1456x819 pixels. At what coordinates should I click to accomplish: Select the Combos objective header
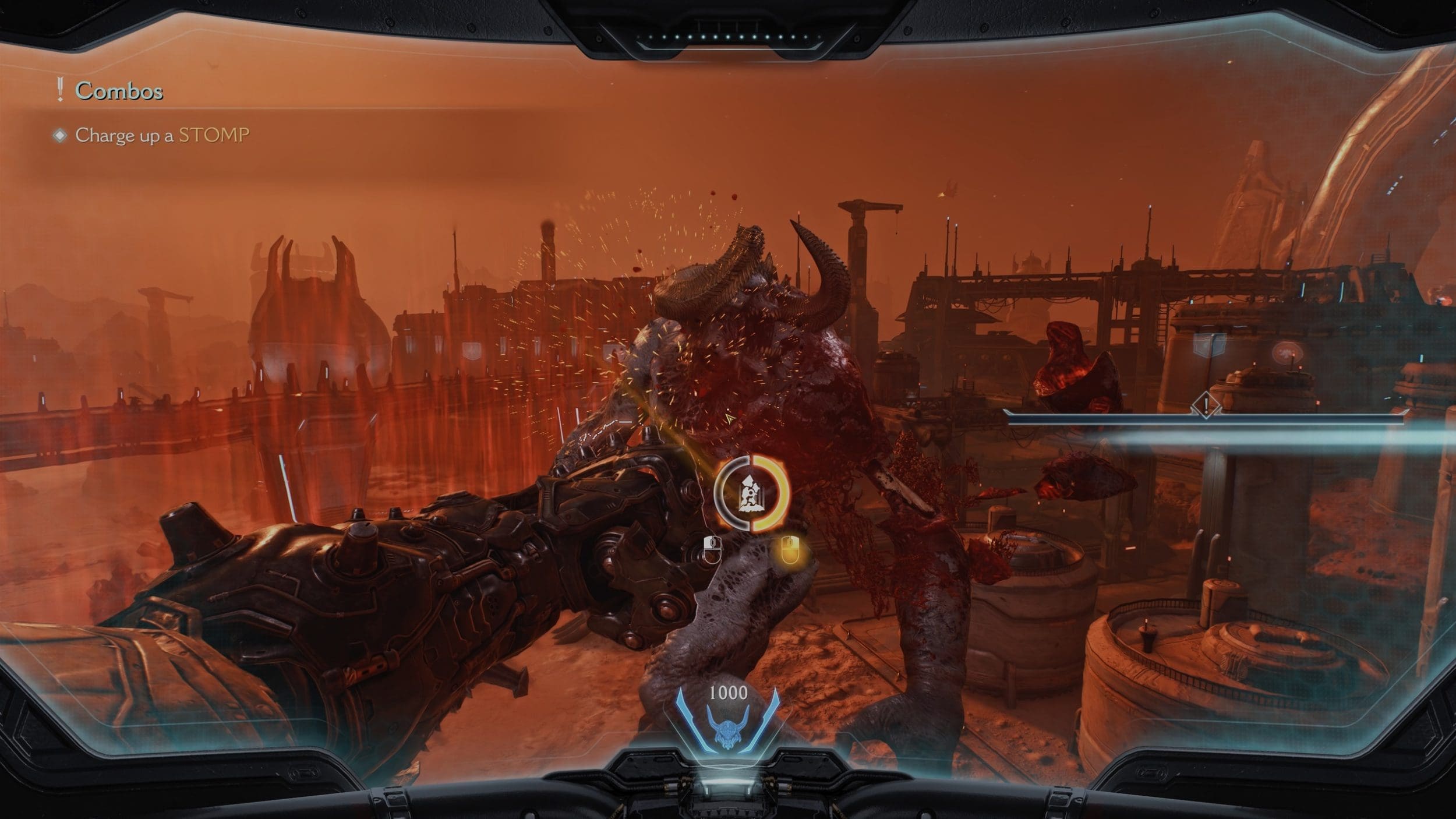pyautogui.click(x=119, y=91)
